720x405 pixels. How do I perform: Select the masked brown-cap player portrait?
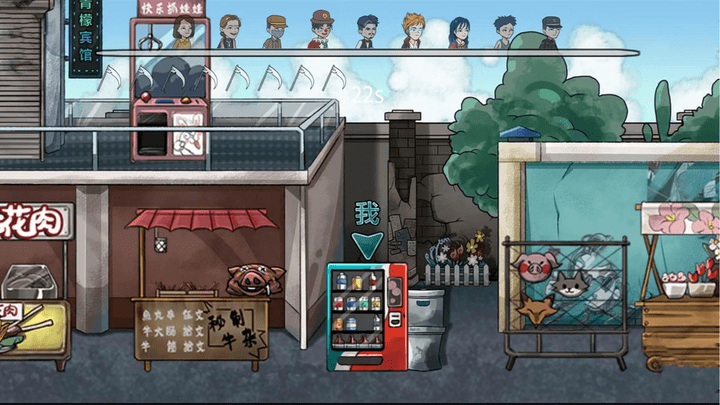(276, 32)
